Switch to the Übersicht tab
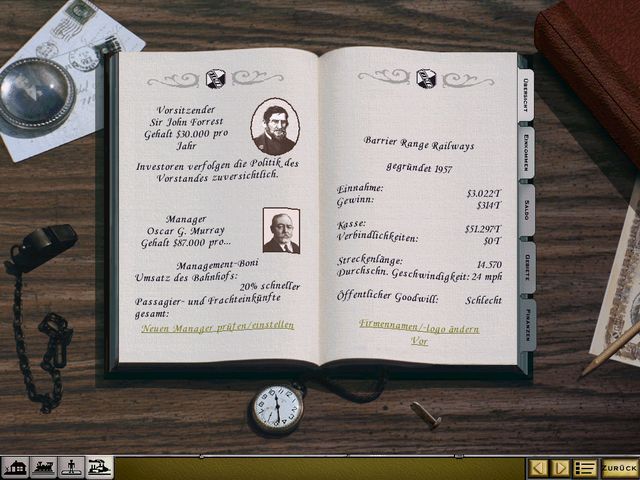The width and height of the screenshot is (640, 480). [x=525, y=94]
